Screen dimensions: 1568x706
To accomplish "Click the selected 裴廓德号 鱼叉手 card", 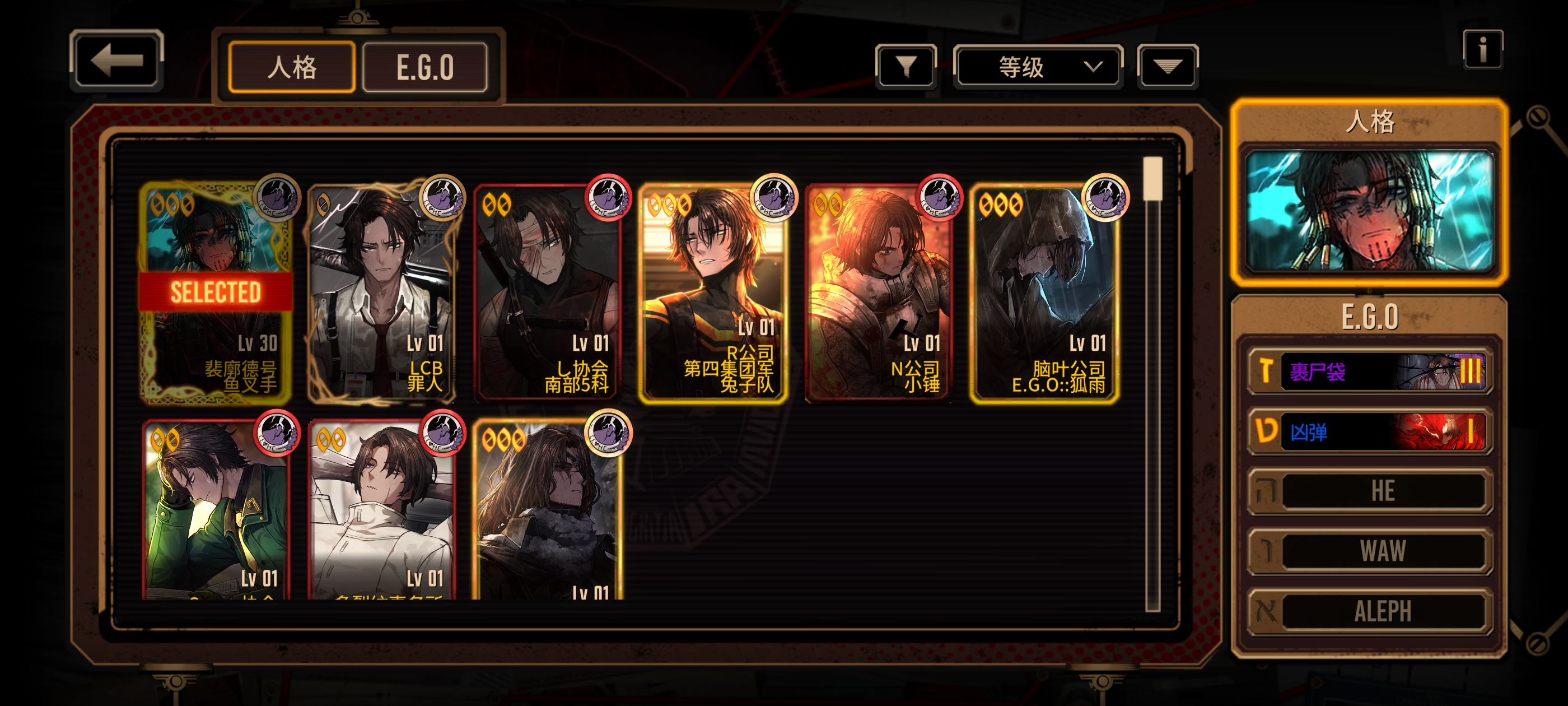I will [x=216, y=292].
